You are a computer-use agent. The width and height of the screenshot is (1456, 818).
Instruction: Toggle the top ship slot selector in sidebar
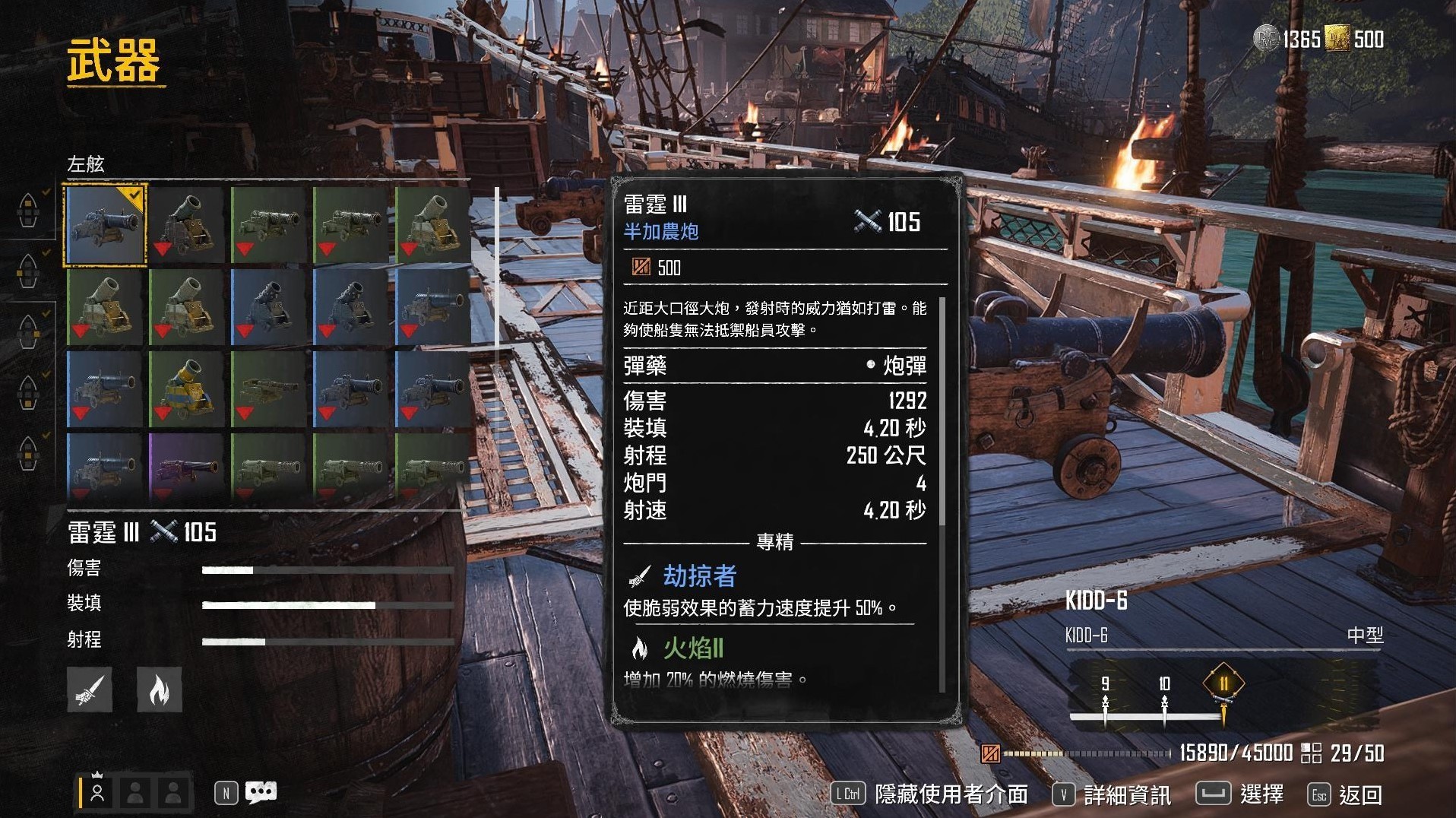tap(29, 211)
